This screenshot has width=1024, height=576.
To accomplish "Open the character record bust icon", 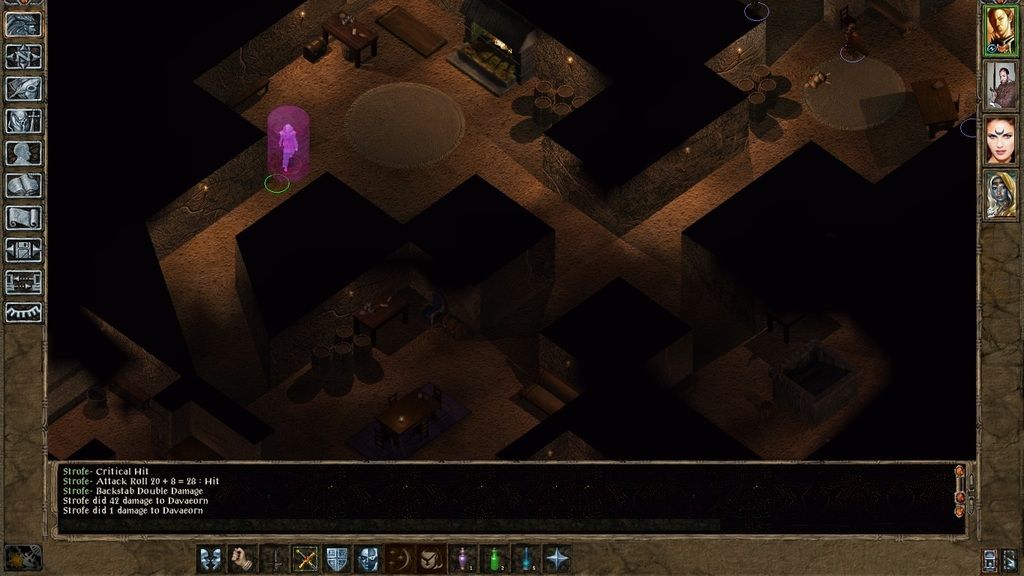I will [x=23, y=153].
